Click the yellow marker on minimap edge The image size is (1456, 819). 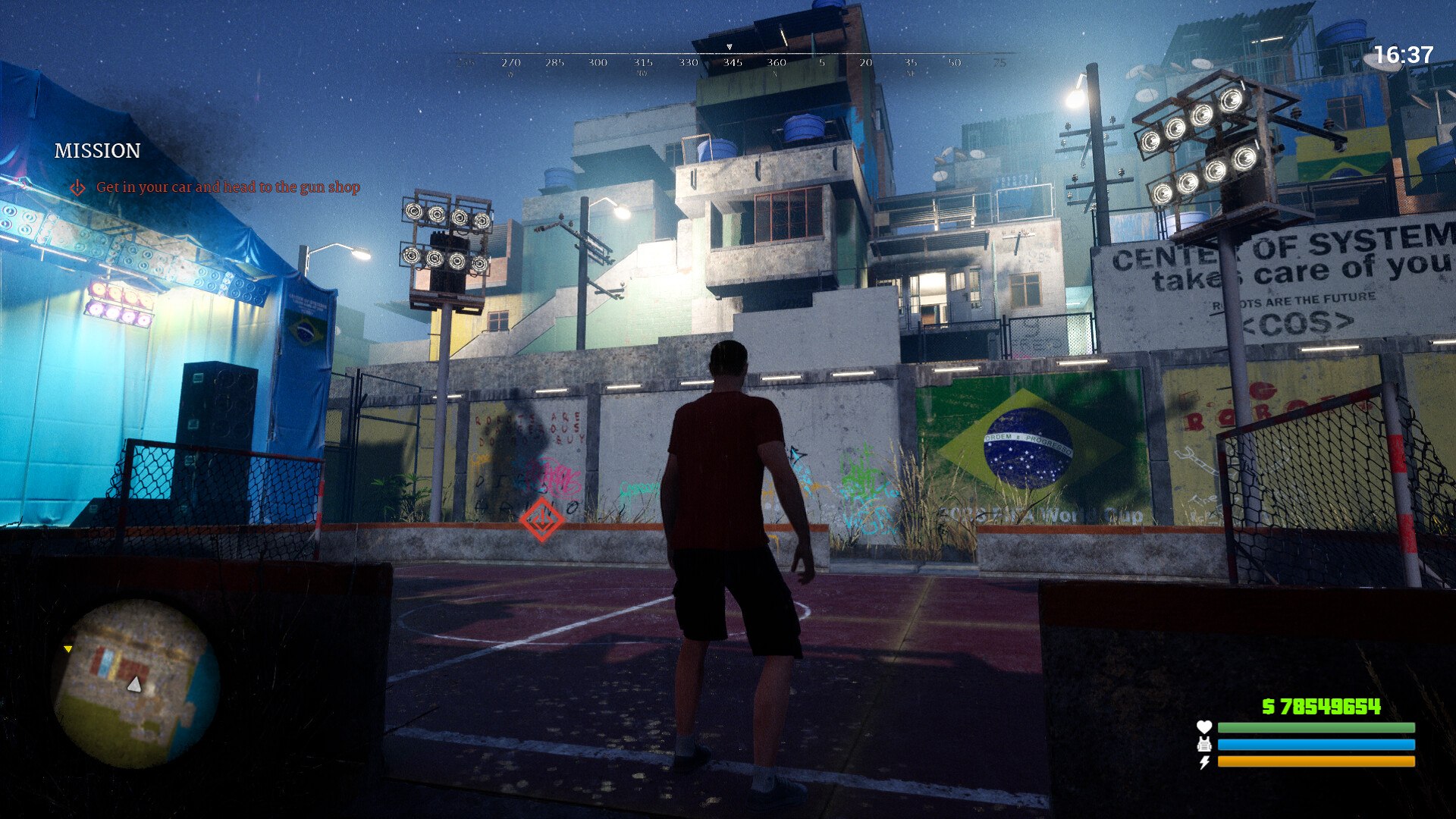point(68,649)
